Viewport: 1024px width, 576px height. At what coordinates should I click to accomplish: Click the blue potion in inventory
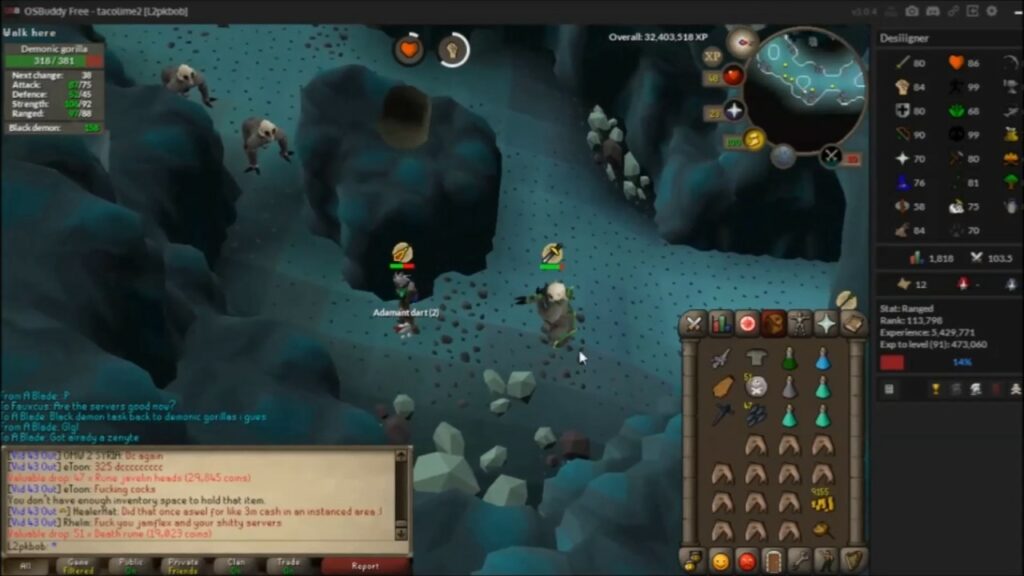pos(822,359)
